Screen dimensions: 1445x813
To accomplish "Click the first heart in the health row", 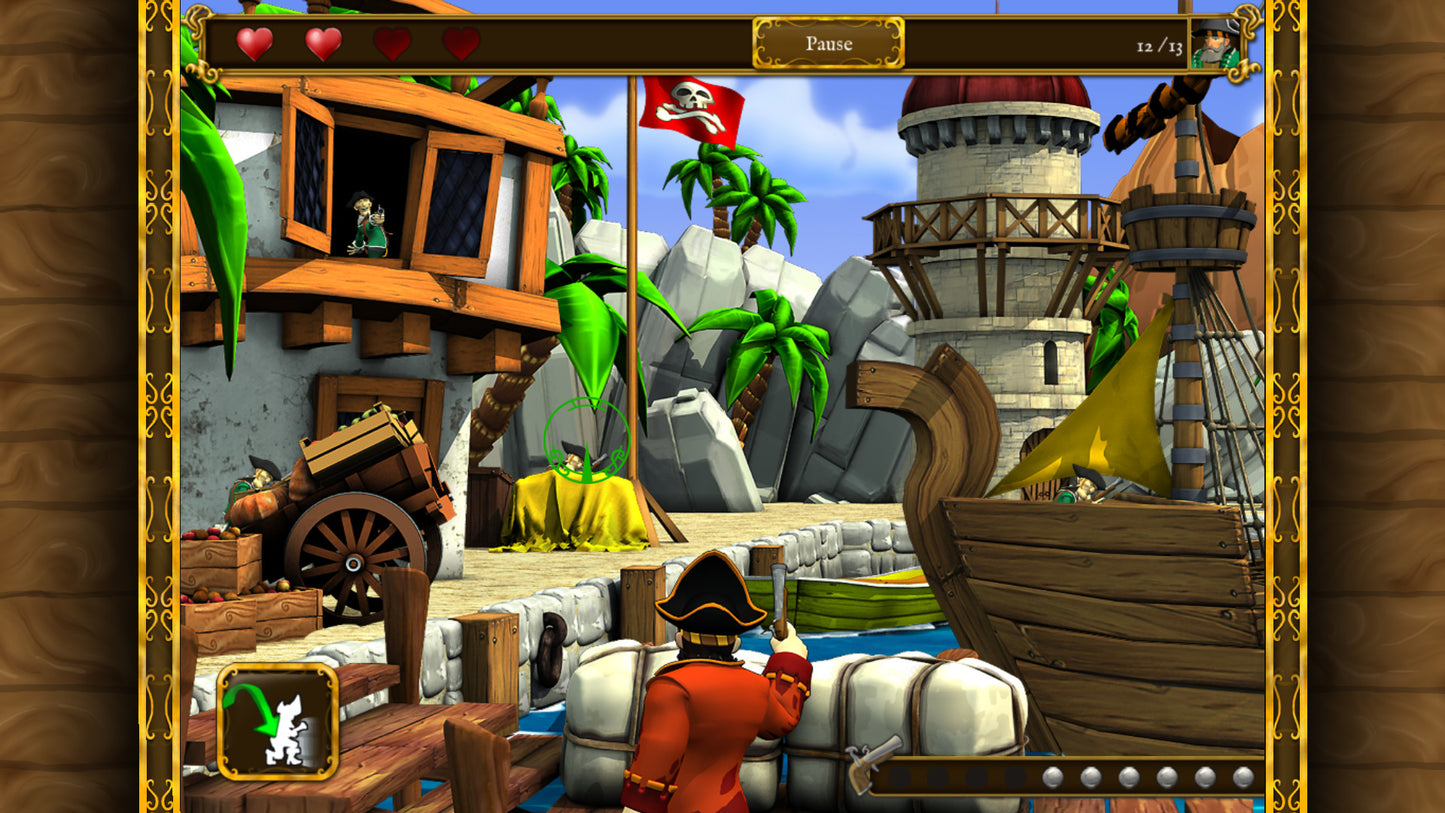I will pyautogui.click(x=254, y=43).
